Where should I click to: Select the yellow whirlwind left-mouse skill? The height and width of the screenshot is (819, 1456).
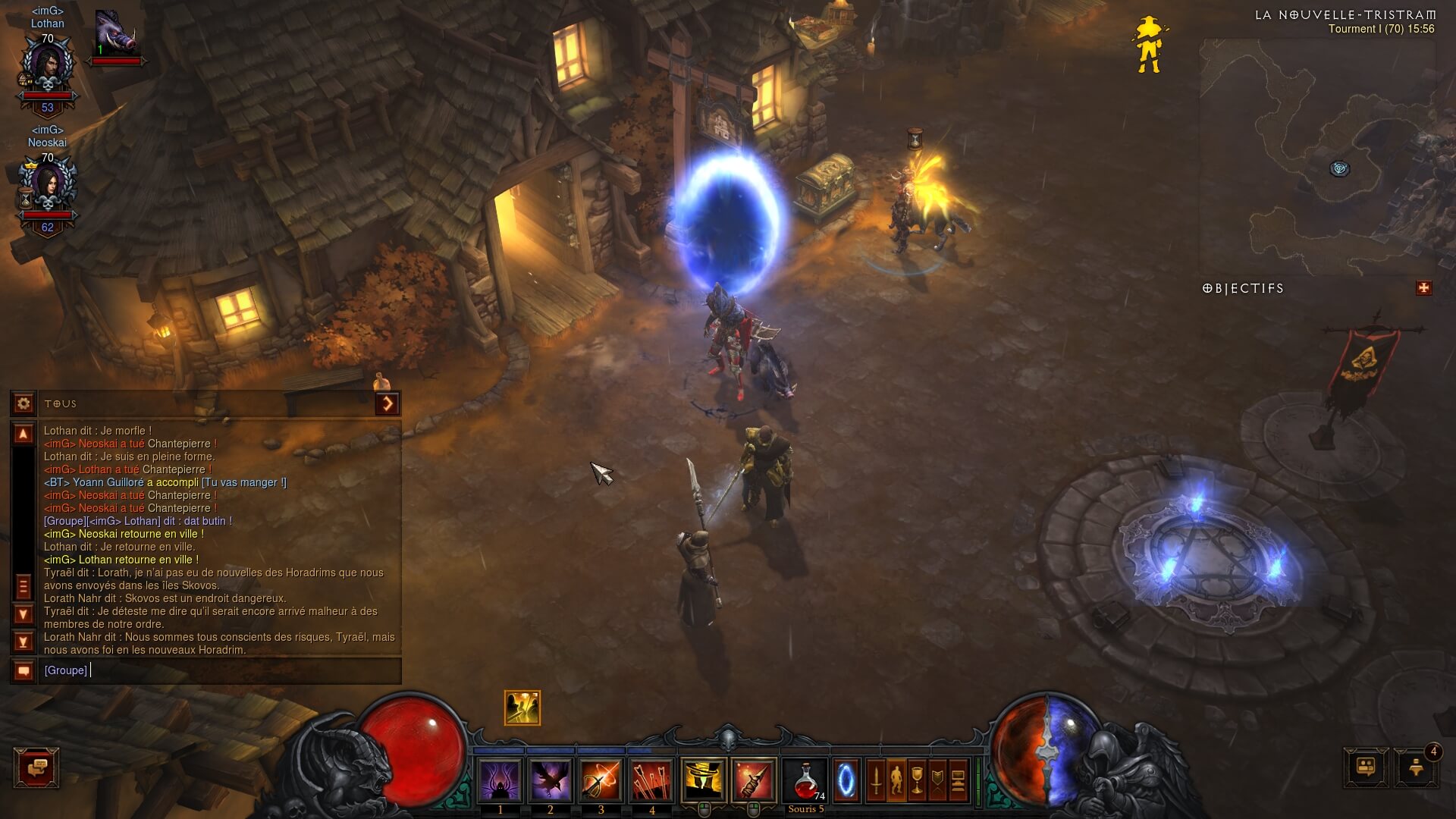(703, 780)
